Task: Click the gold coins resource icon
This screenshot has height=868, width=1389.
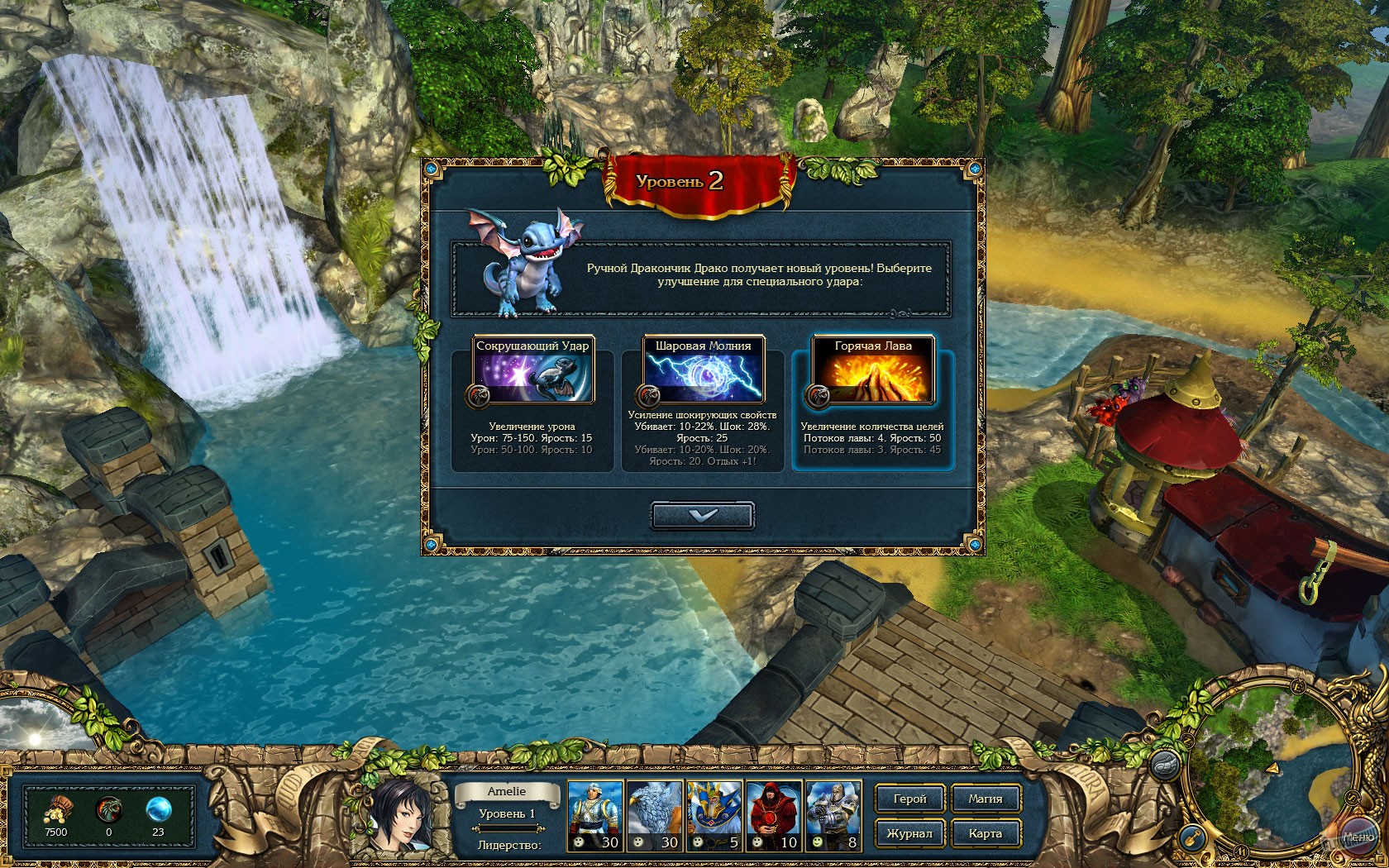Action: pyautogui.click(x=56, y=810)
